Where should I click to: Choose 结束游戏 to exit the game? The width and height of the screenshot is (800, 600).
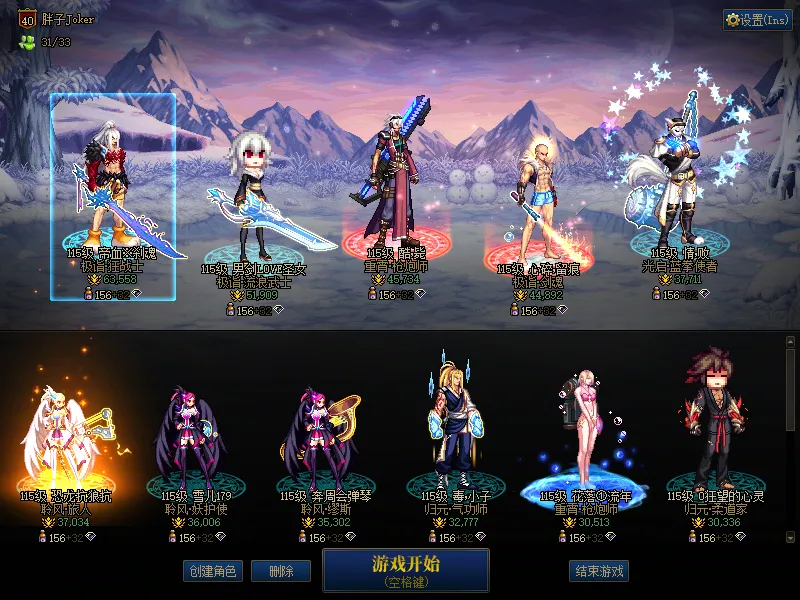[599, 572]
